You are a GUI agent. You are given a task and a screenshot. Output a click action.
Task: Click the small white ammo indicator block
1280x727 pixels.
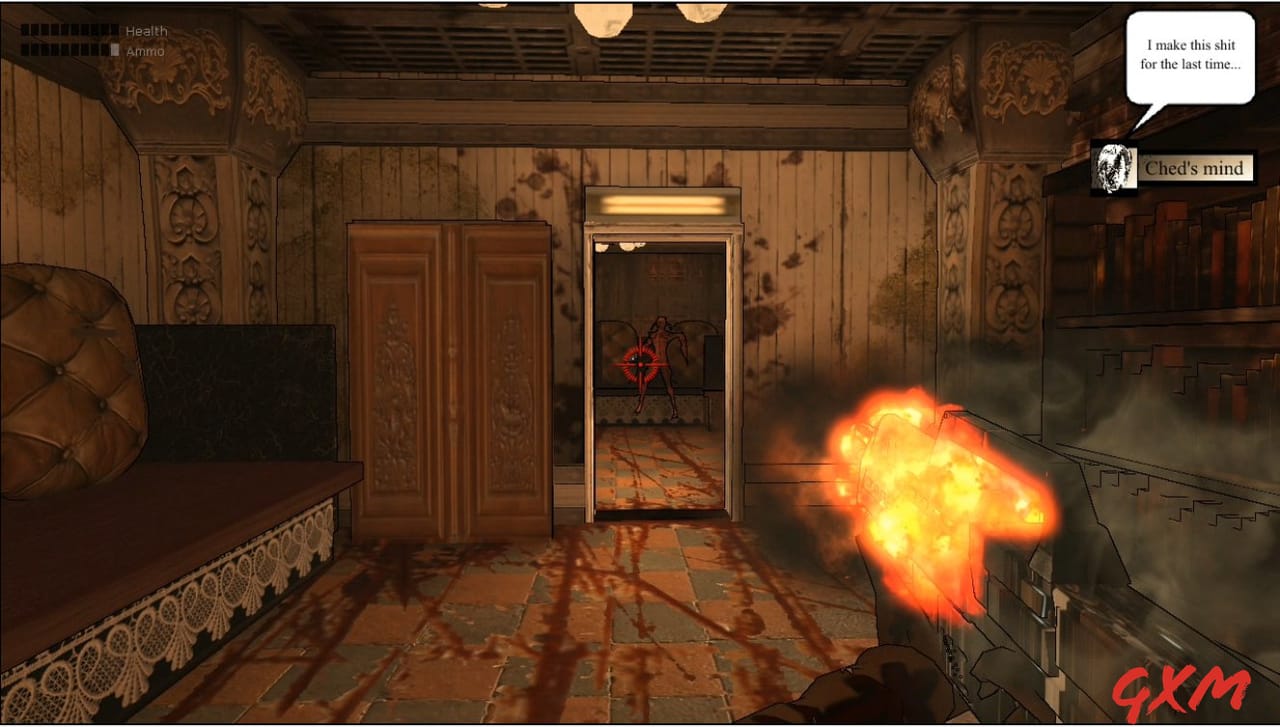113,51
